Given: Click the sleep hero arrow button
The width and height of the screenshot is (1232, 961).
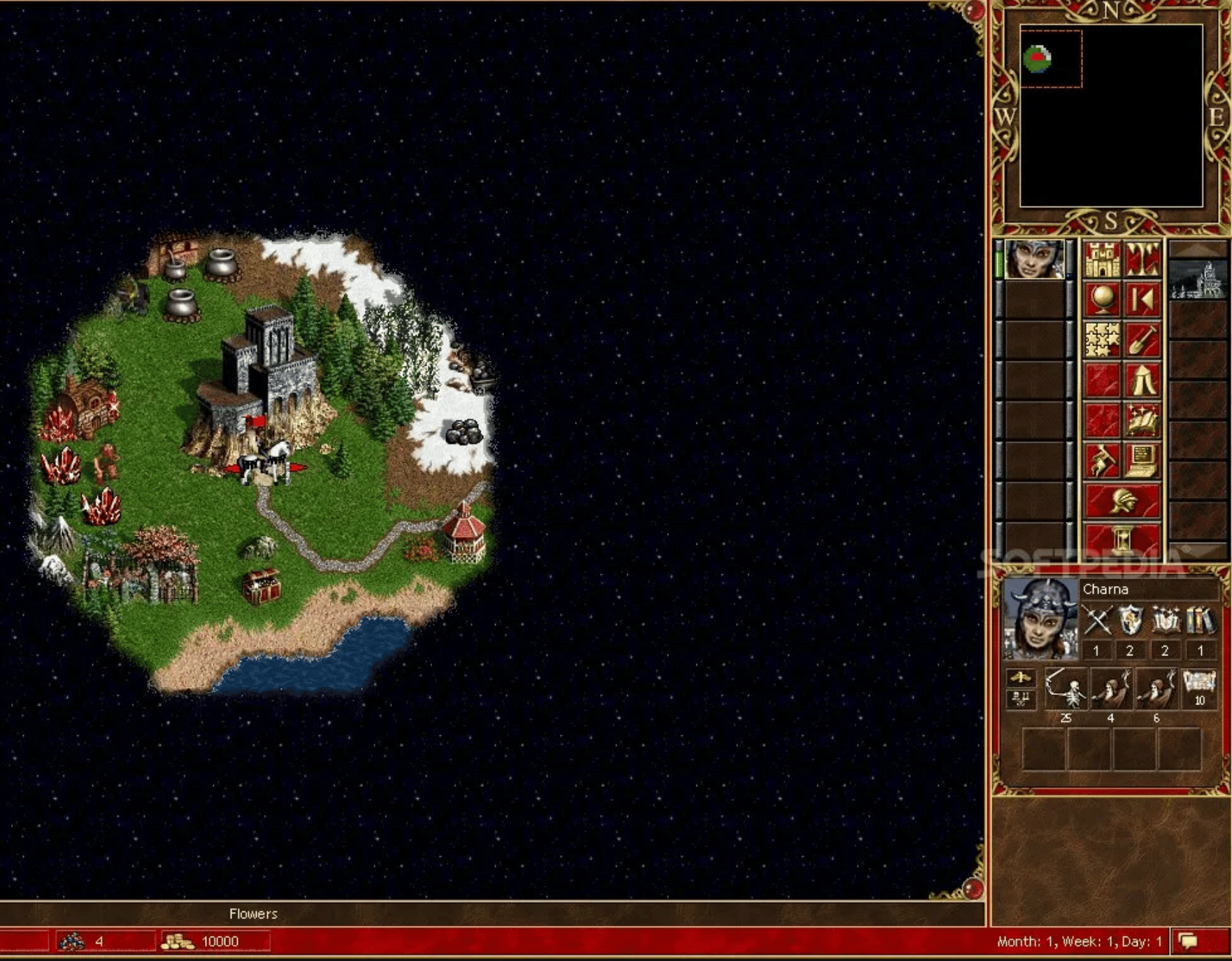Looking at the screenshot, I should [x=1142, y=300].
